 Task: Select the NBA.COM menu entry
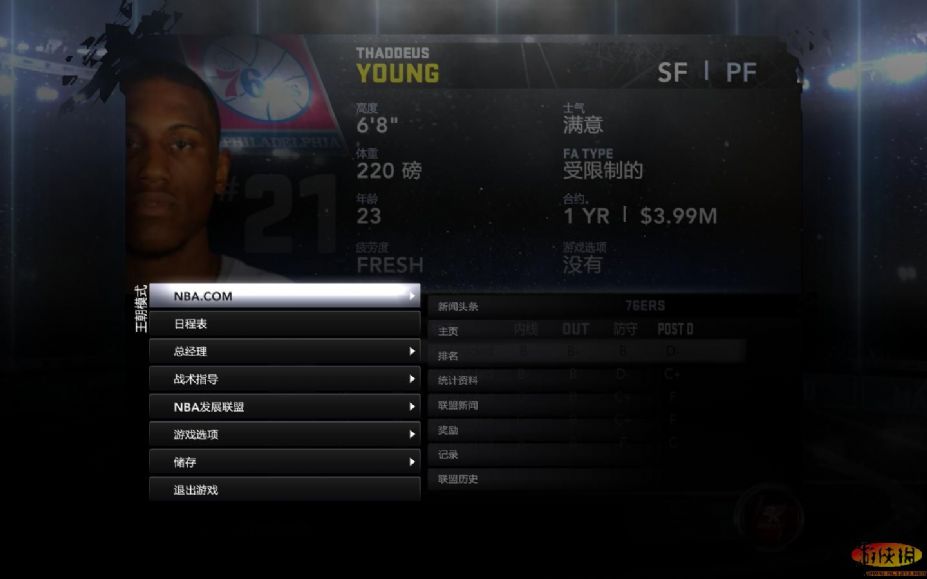pos(284,296)
